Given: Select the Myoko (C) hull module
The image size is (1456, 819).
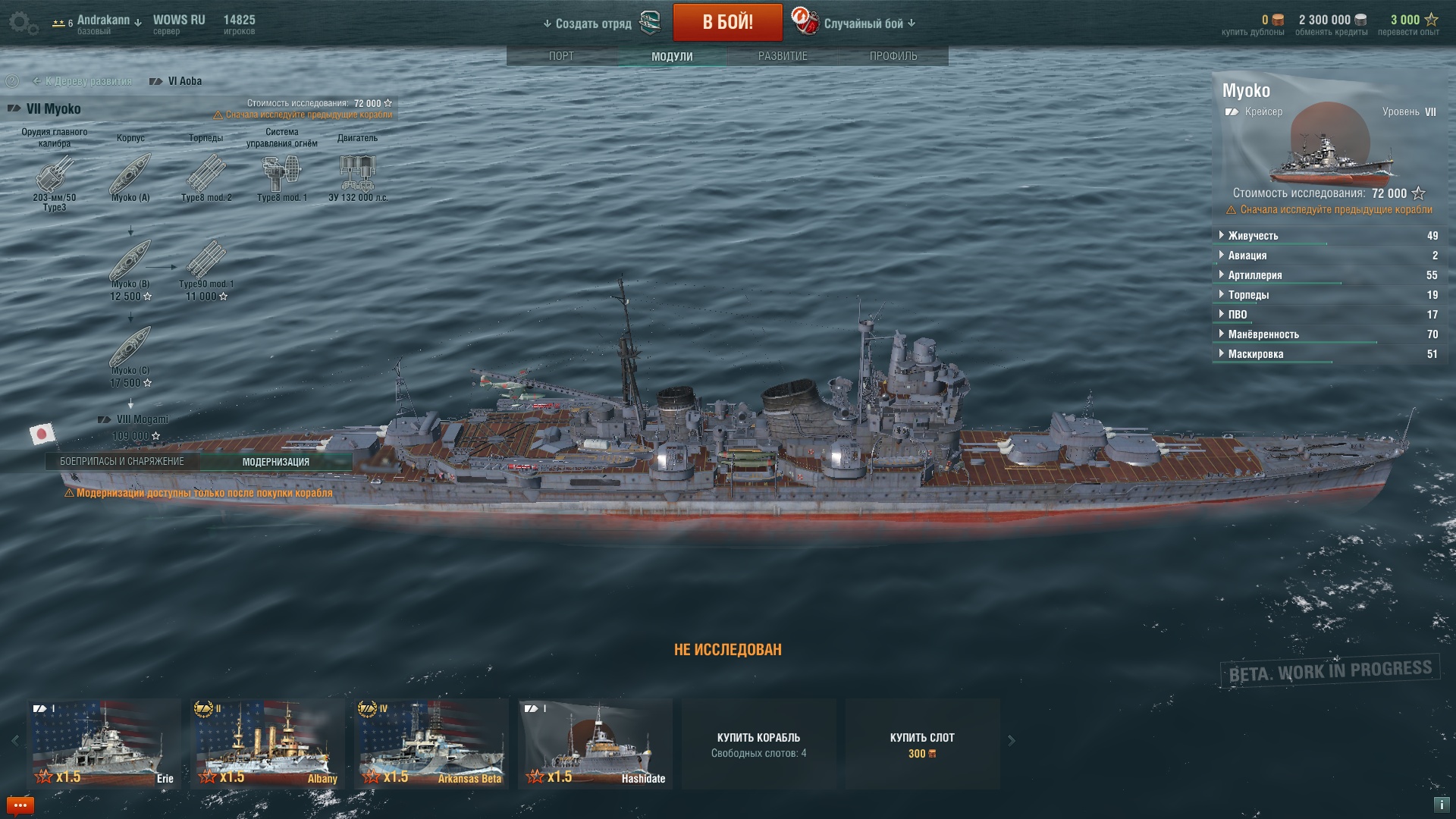Looking at the screenshot, I should [x=130, y=349].
